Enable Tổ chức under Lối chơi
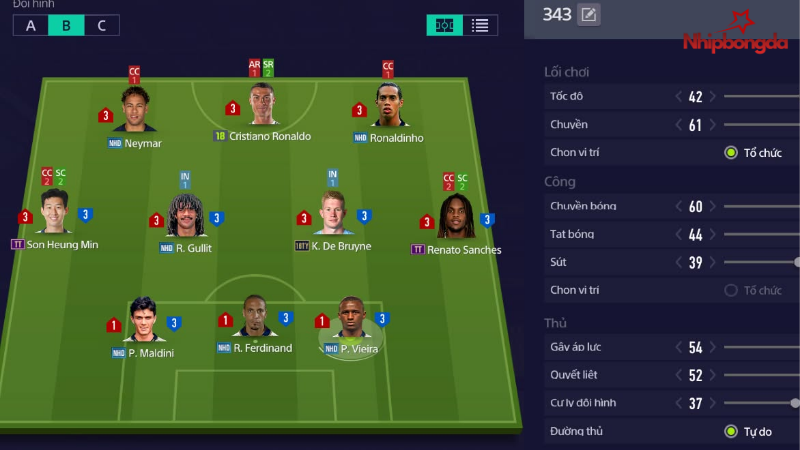Screen dimensions: 800x450 coord(731,153)
